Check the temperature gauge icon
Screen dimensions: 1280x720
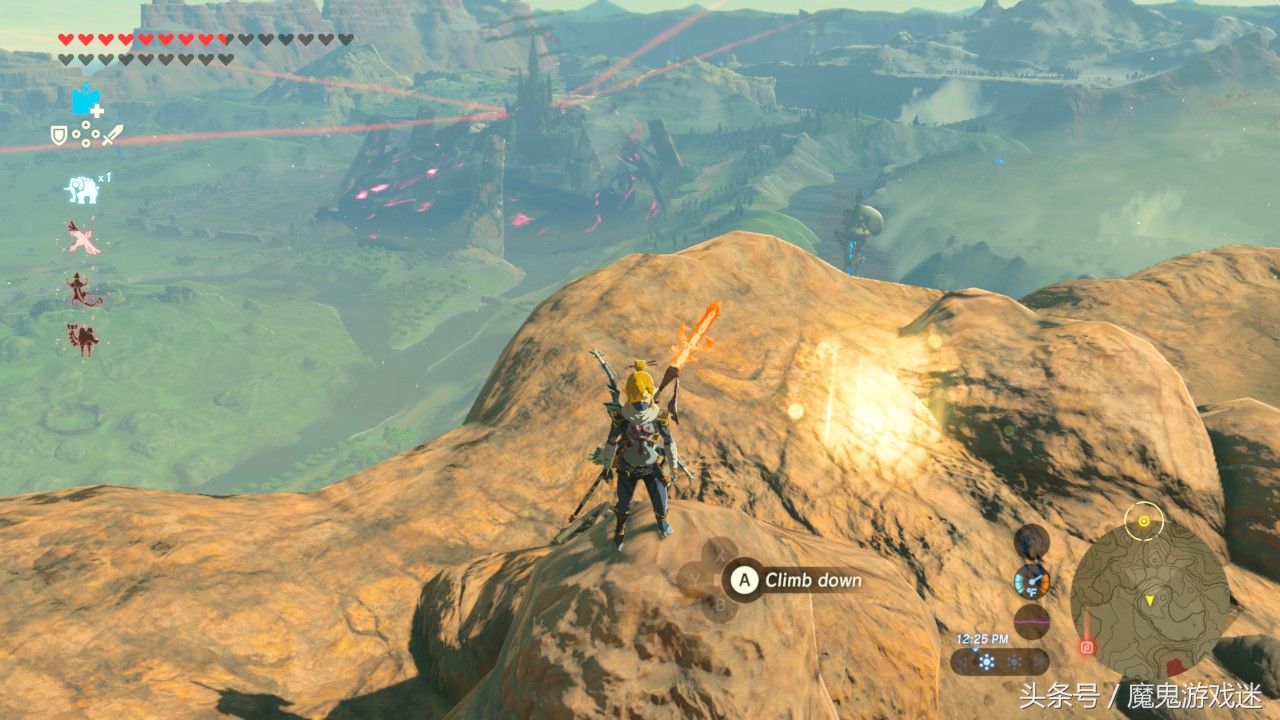[1032, 581]
